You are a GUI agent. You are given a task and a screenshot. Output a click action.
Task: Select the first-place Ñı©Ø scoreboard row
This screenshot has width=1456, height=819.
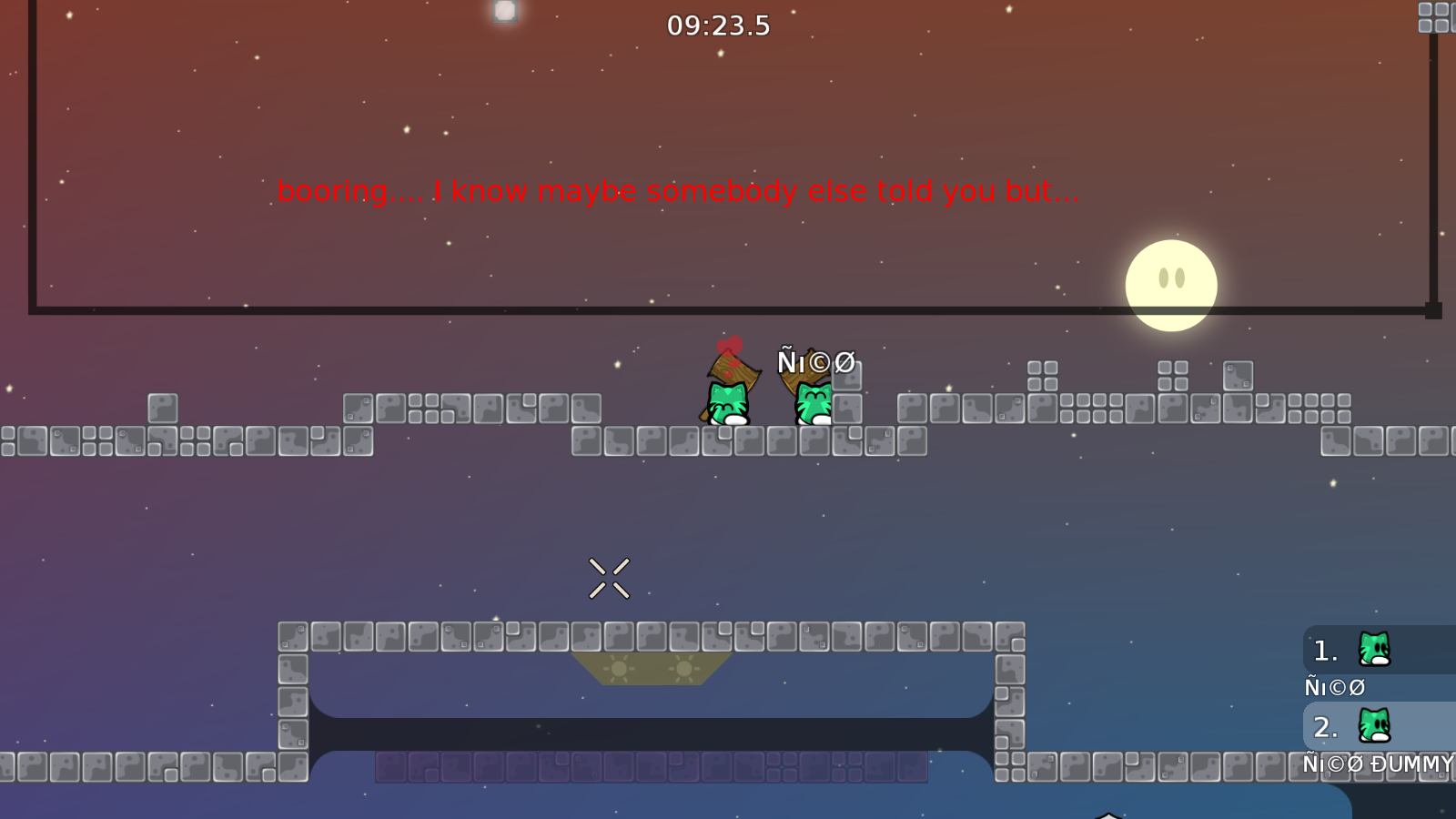click(1379, 651)
